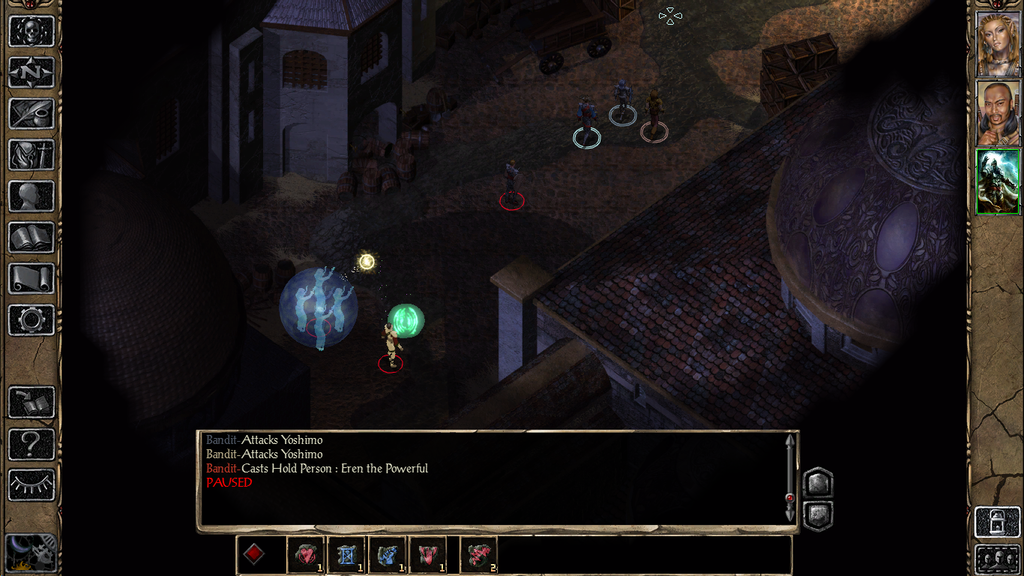Cancel spell selection with the red diamond
This screenshot has width=1024, height=576.
tap(254, 555)
